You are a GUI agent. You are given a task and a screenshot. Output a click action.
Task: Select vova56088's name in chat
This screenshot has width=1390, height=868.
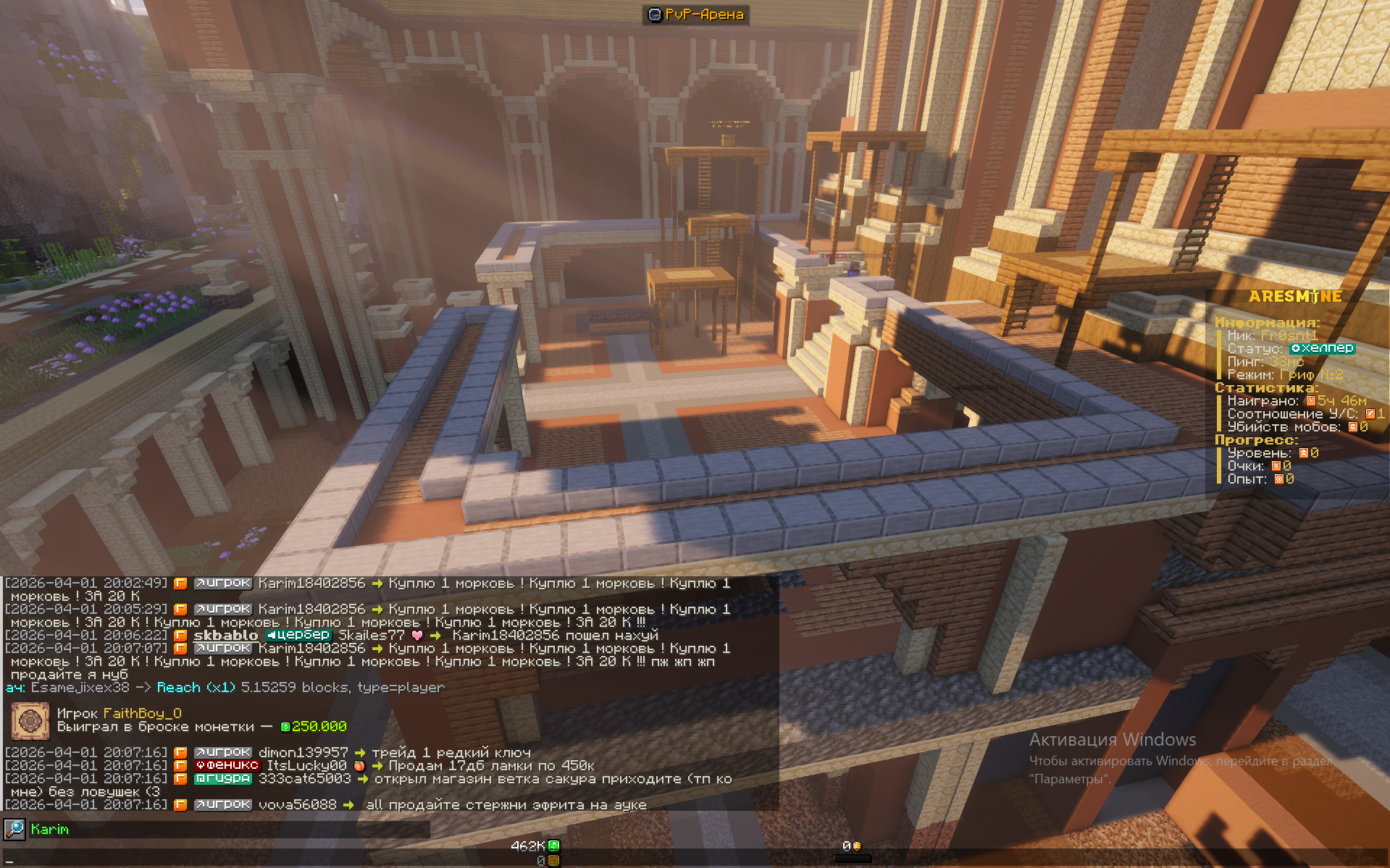(297, 804)
